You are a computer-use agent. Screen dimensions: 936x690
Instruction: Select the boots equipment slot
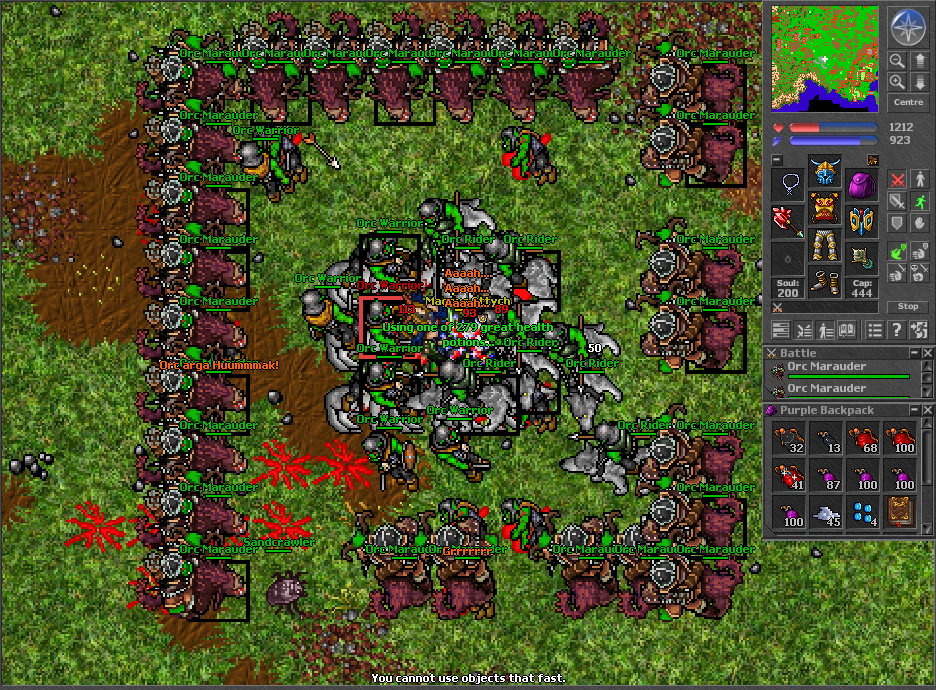point(825,283)
